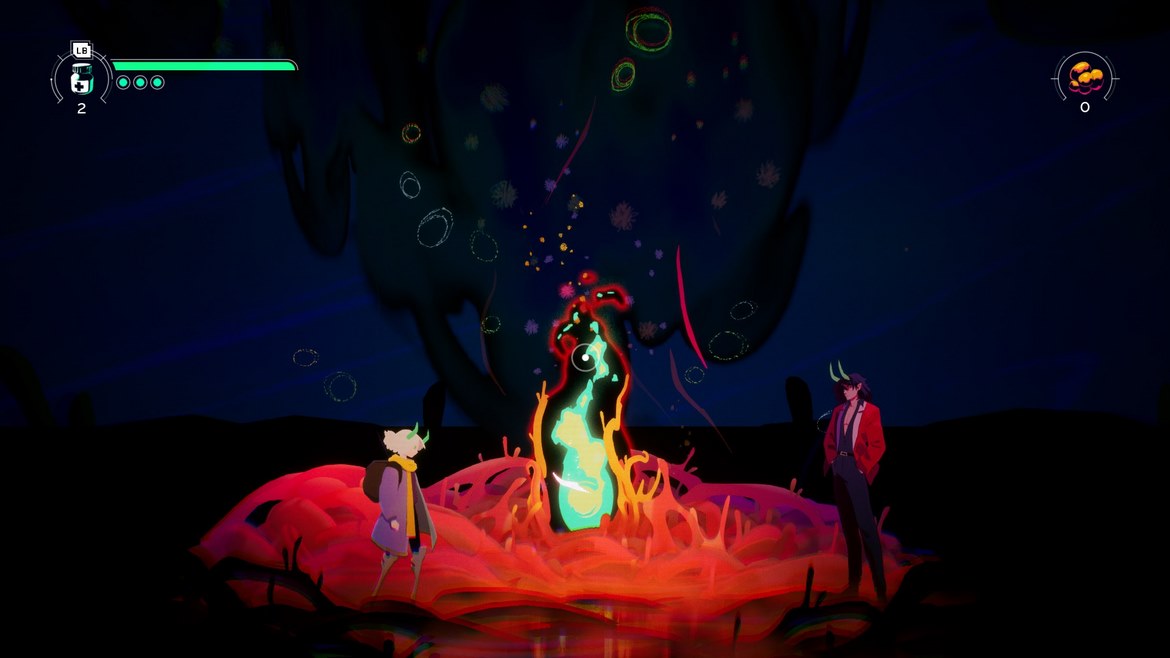Click the orange currency cluster icon

pyautogui.click(x=1085, y=76)
